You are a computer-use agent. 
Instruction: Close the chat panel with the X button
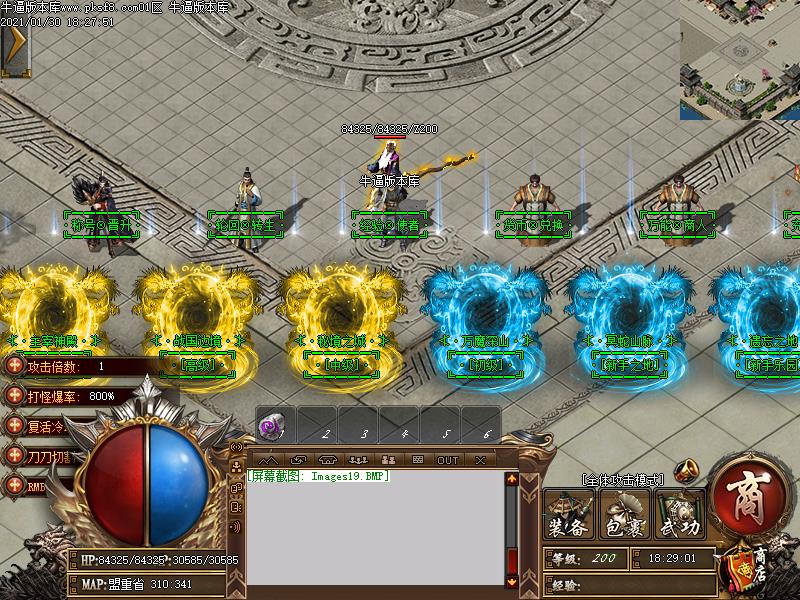(481, 460)
